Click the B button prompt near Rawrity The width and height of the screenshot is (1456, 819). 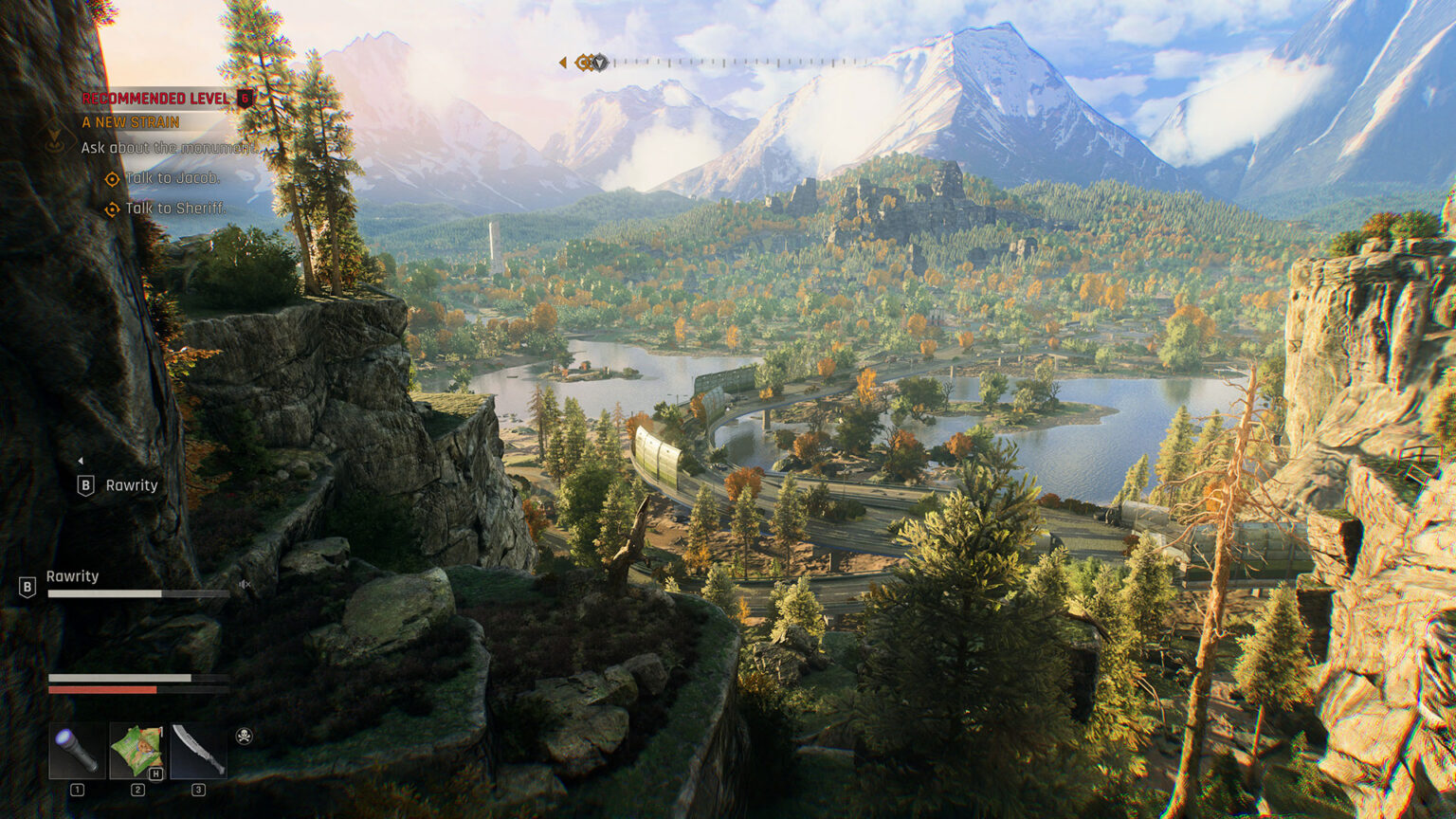pos(84,484)
